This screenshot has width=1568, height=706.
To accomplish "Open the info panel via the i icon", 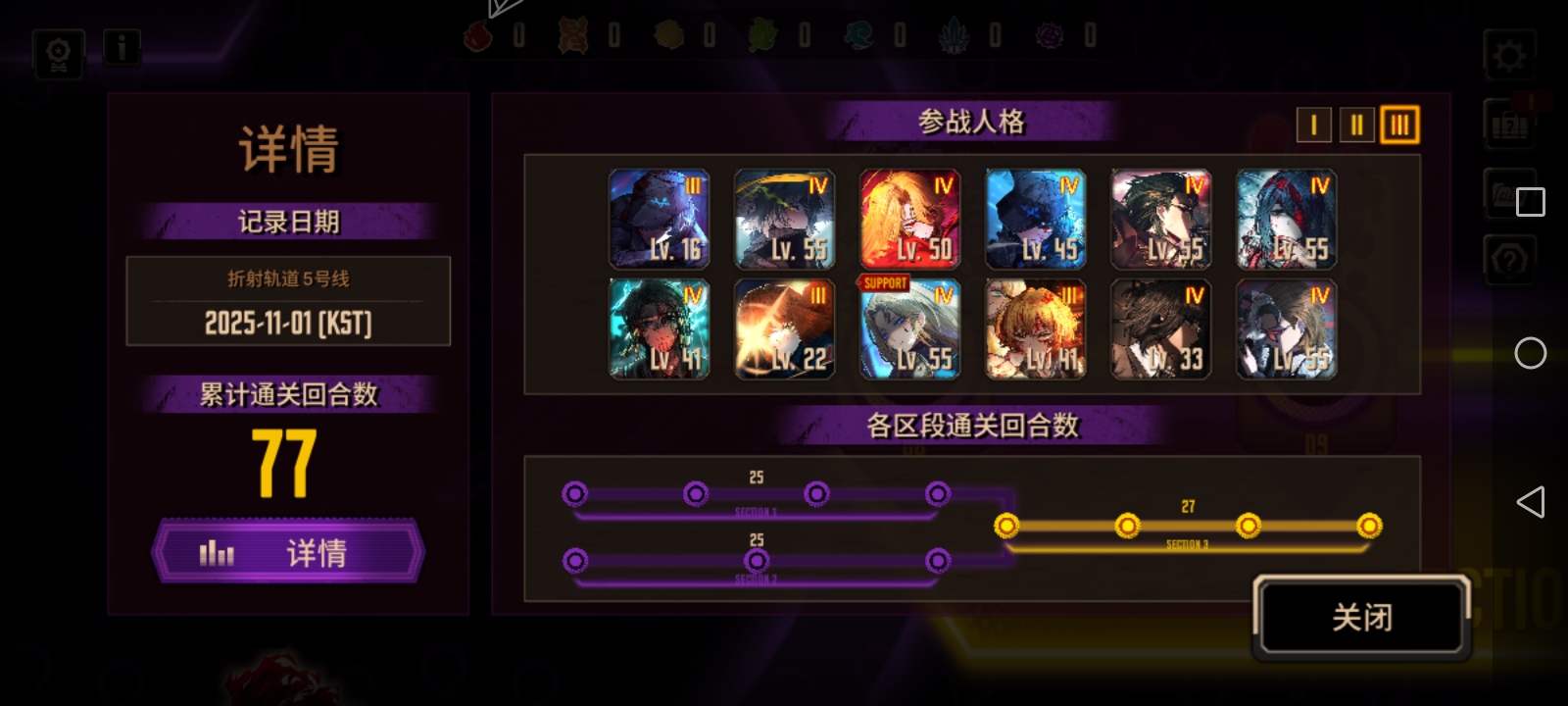I will 121,46.
